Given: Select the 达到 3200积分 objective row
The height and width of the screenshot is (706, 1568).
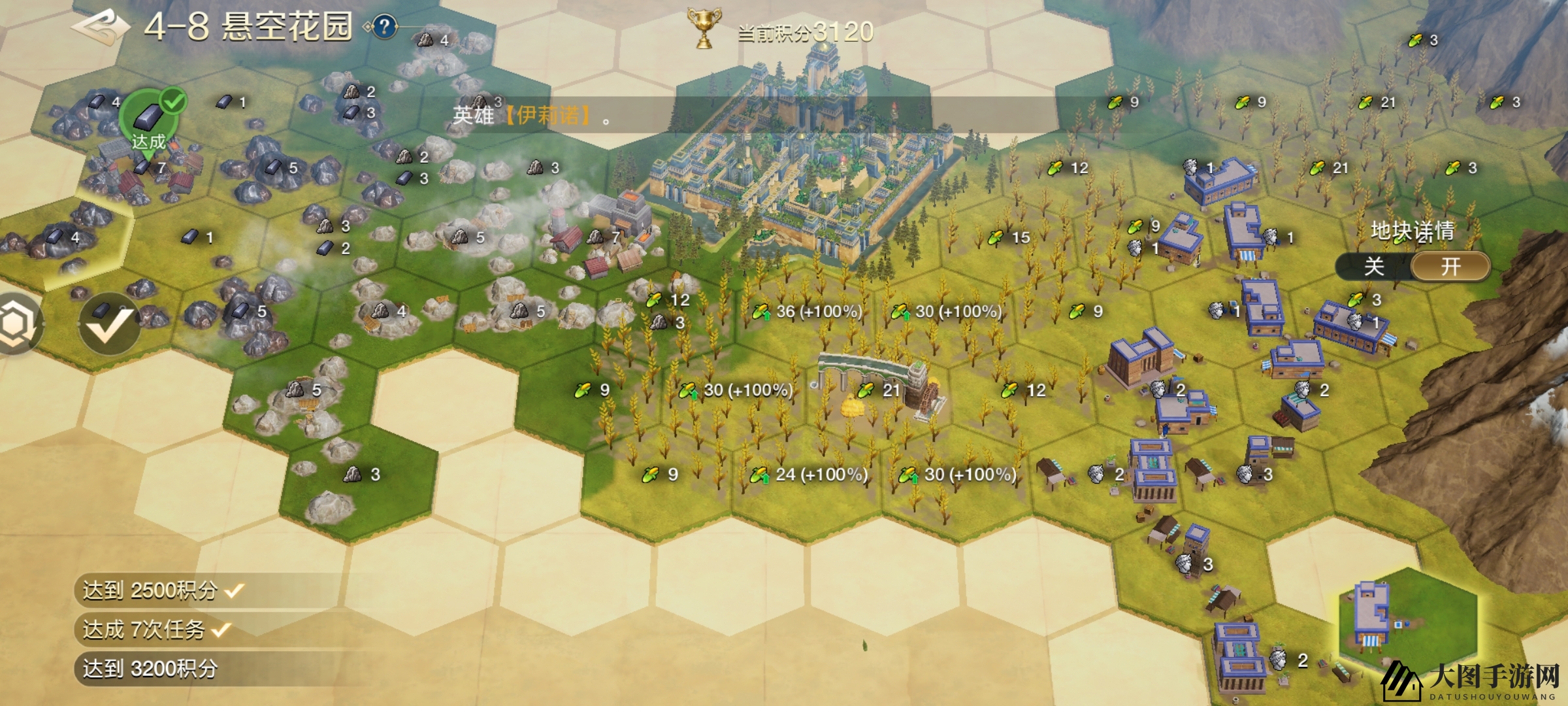Looking at the screenshot, I should pyautogui.click(x=150, y=669).
